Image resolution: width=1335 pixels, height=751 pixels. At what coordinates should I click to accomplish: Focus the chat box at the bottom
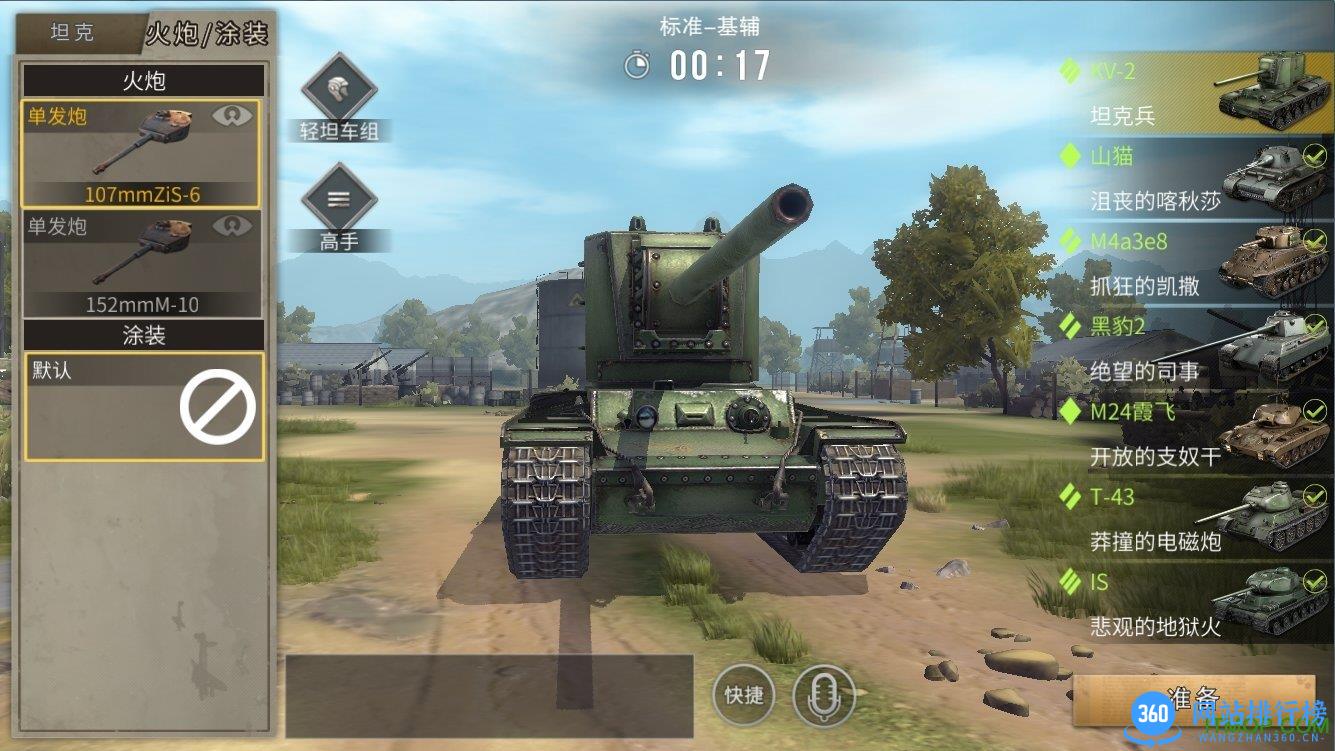click(x=490, y=695)
